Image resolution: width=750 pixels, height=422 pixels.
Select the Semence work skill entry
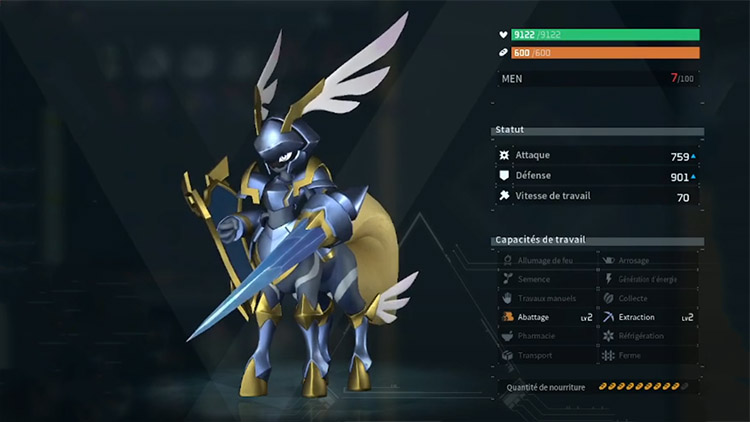(x=547, y=279)
